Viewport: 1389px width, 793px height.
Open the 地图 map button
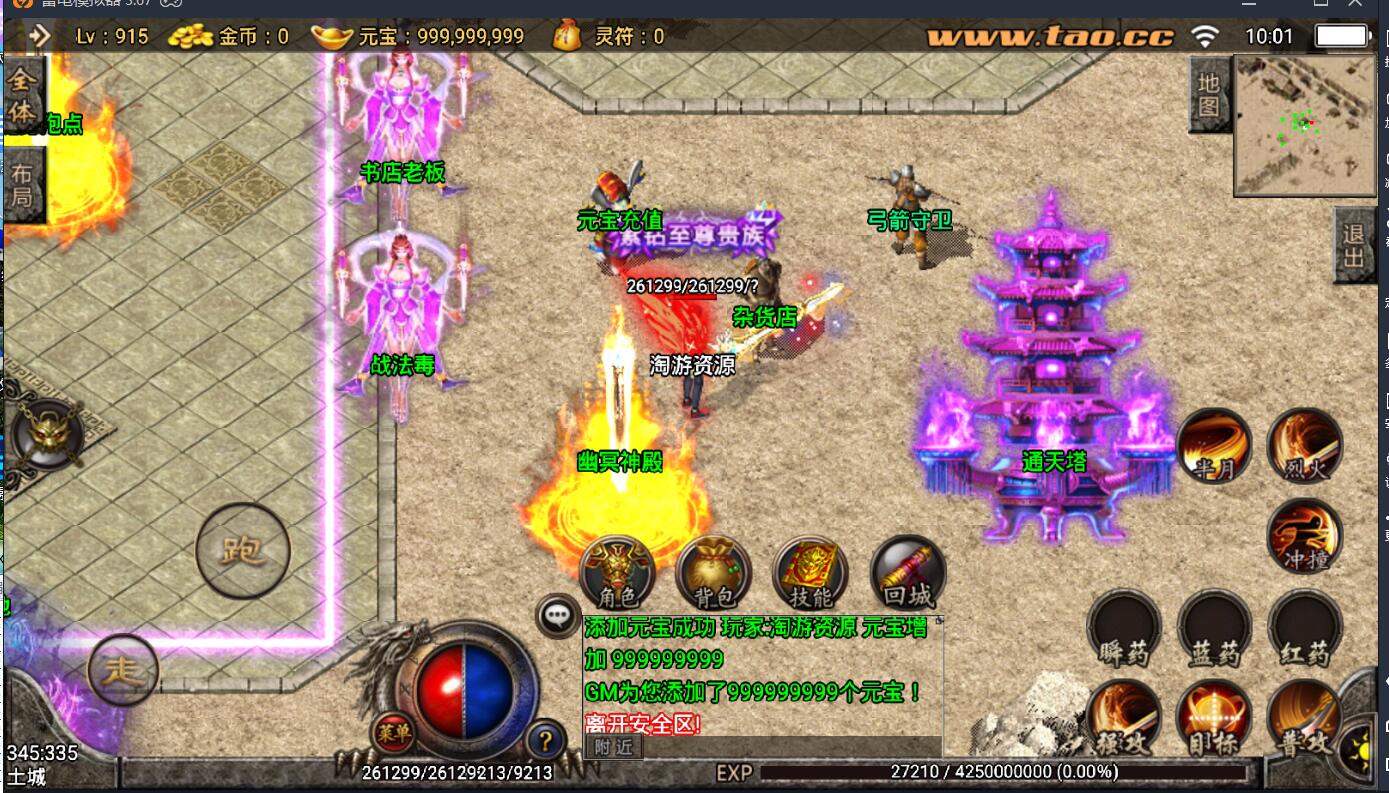coord(1209,95)
